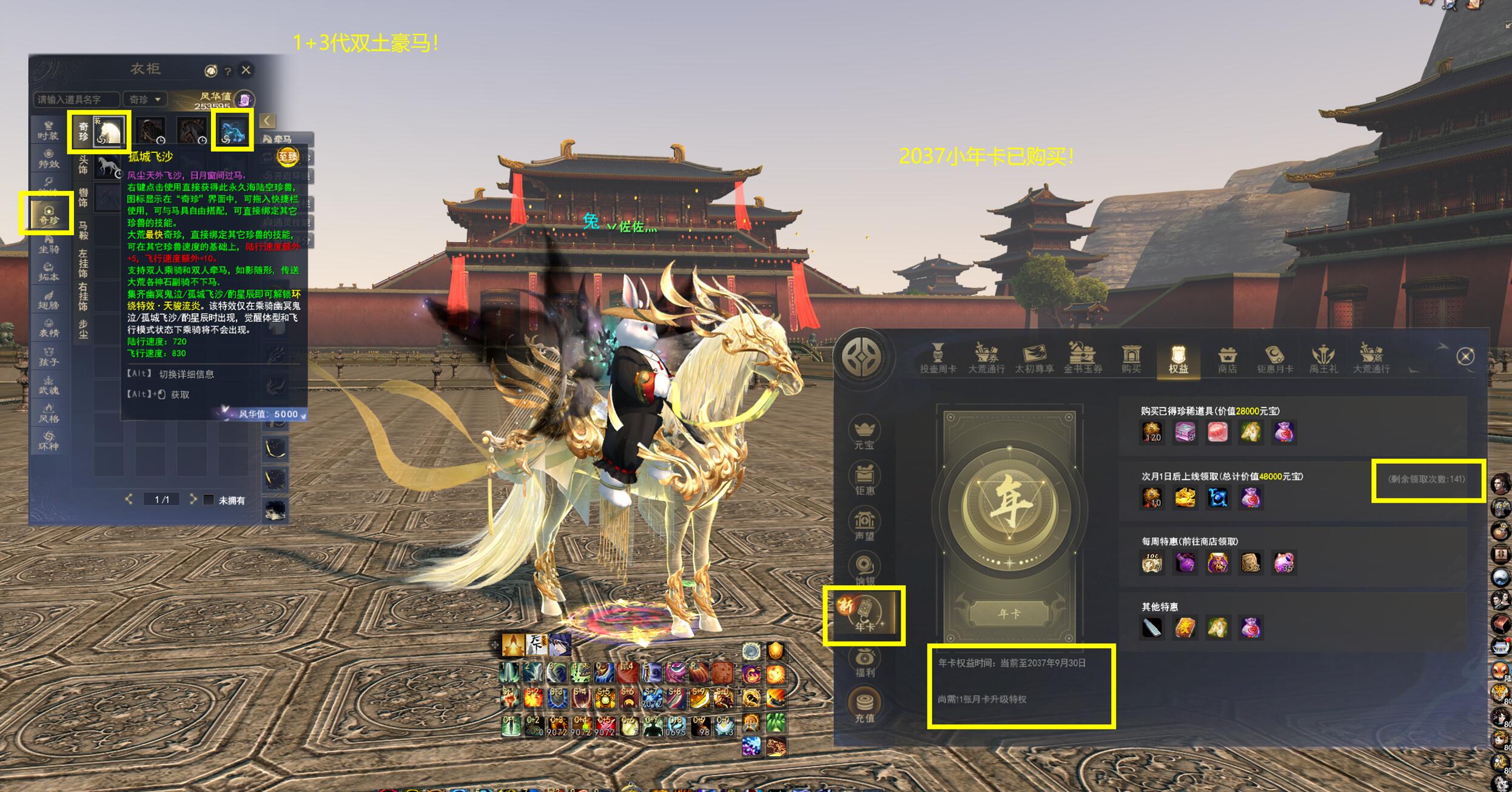This screenshot has height=792, width=1512.
Task: Open the 翅膀 wings category
Action: [49, 300]
